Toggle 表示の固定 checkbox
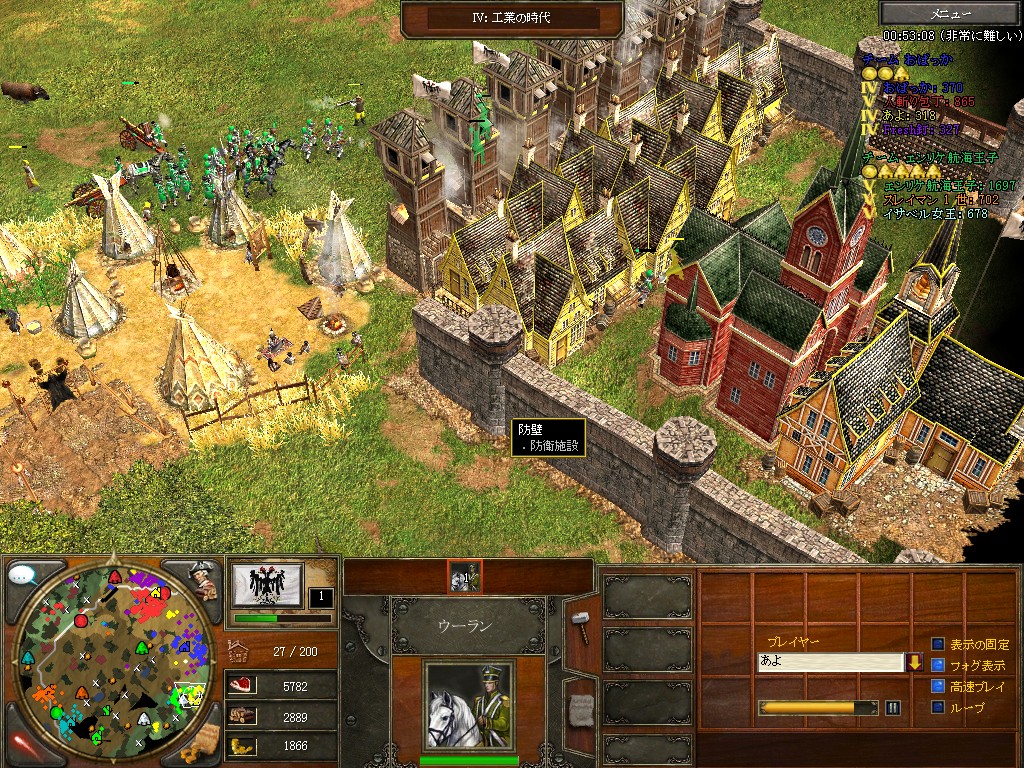 click(938, 645)
